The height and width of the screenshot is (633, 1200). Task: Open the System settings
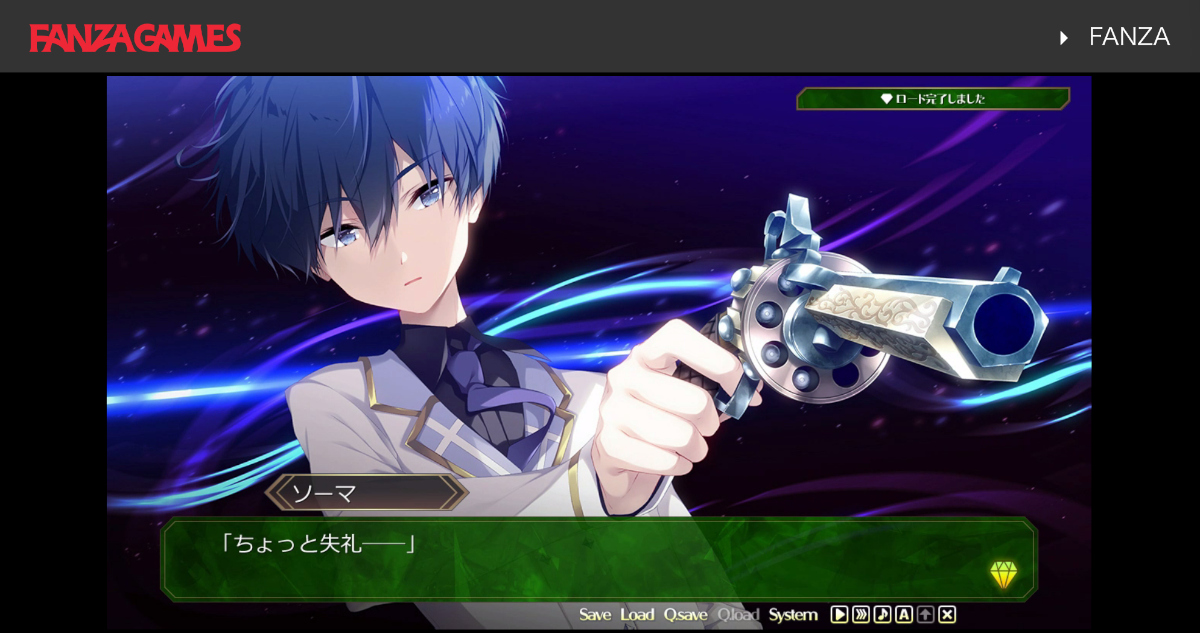[x=793, y=615]
